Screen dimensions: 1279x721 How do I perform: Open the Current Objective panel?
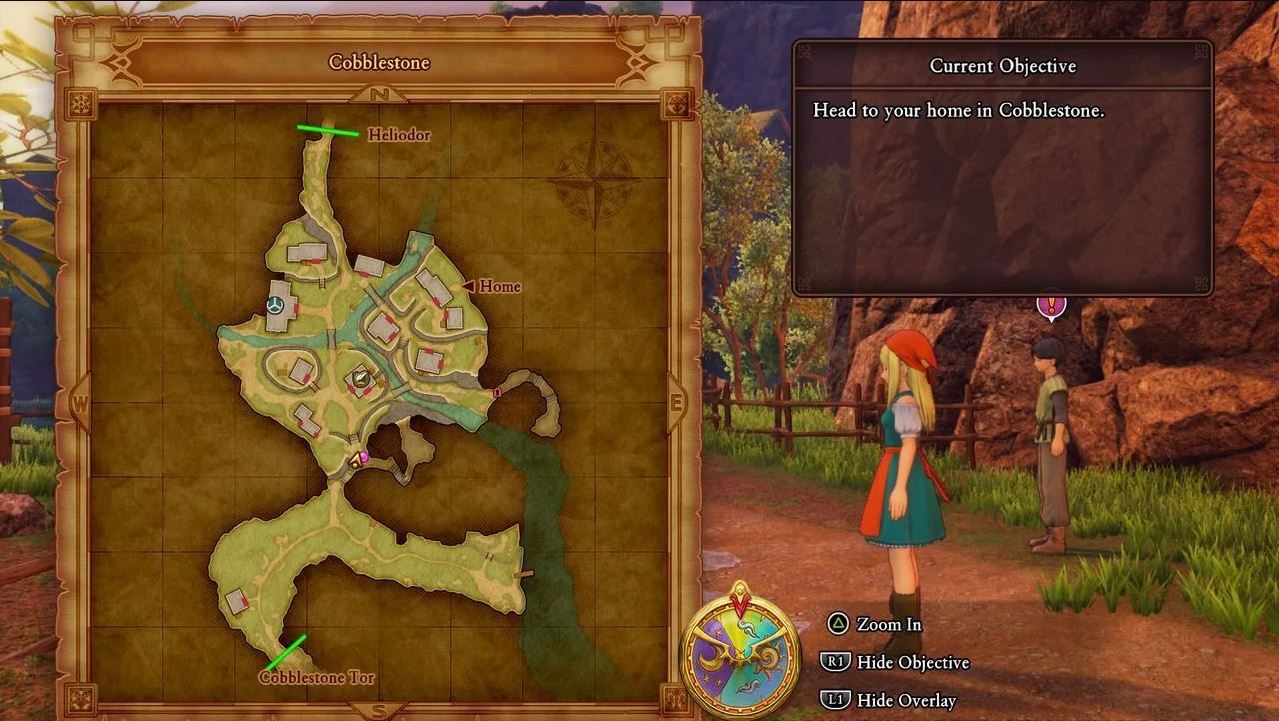click(x=1002, y=168)
